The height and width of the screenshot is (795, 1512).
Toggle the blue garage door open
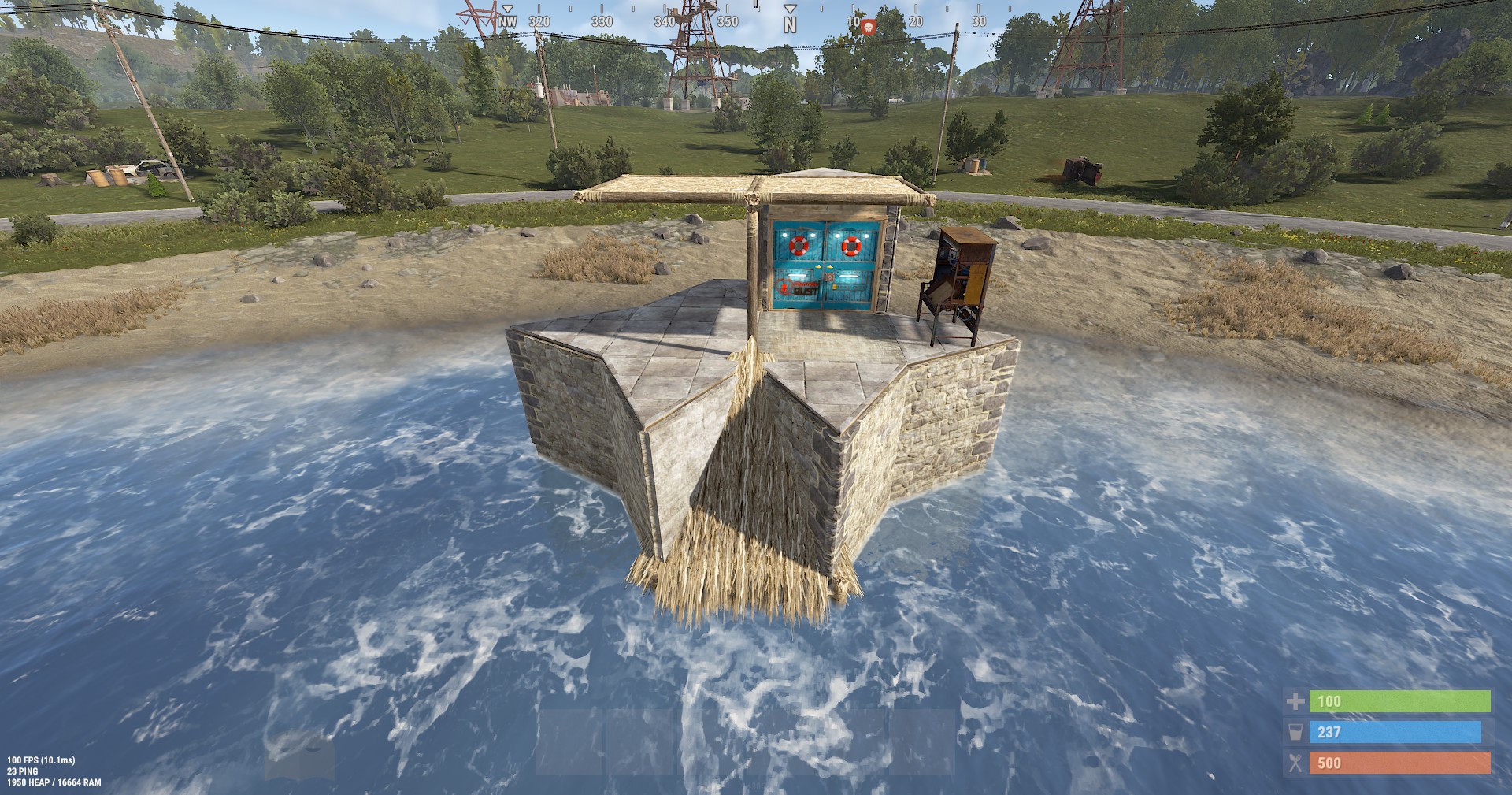click(823, 268)
